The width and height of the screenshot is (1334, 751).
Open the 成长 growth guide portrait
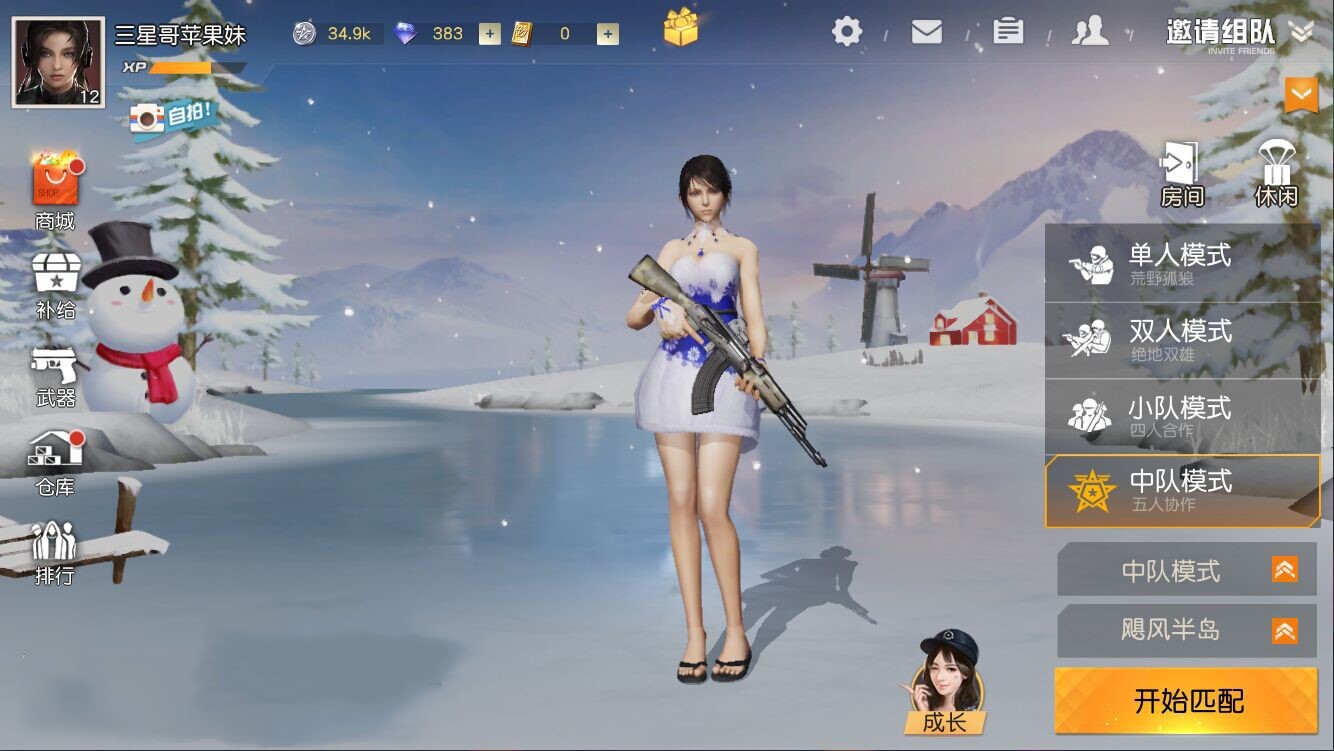tap(944, 683)
